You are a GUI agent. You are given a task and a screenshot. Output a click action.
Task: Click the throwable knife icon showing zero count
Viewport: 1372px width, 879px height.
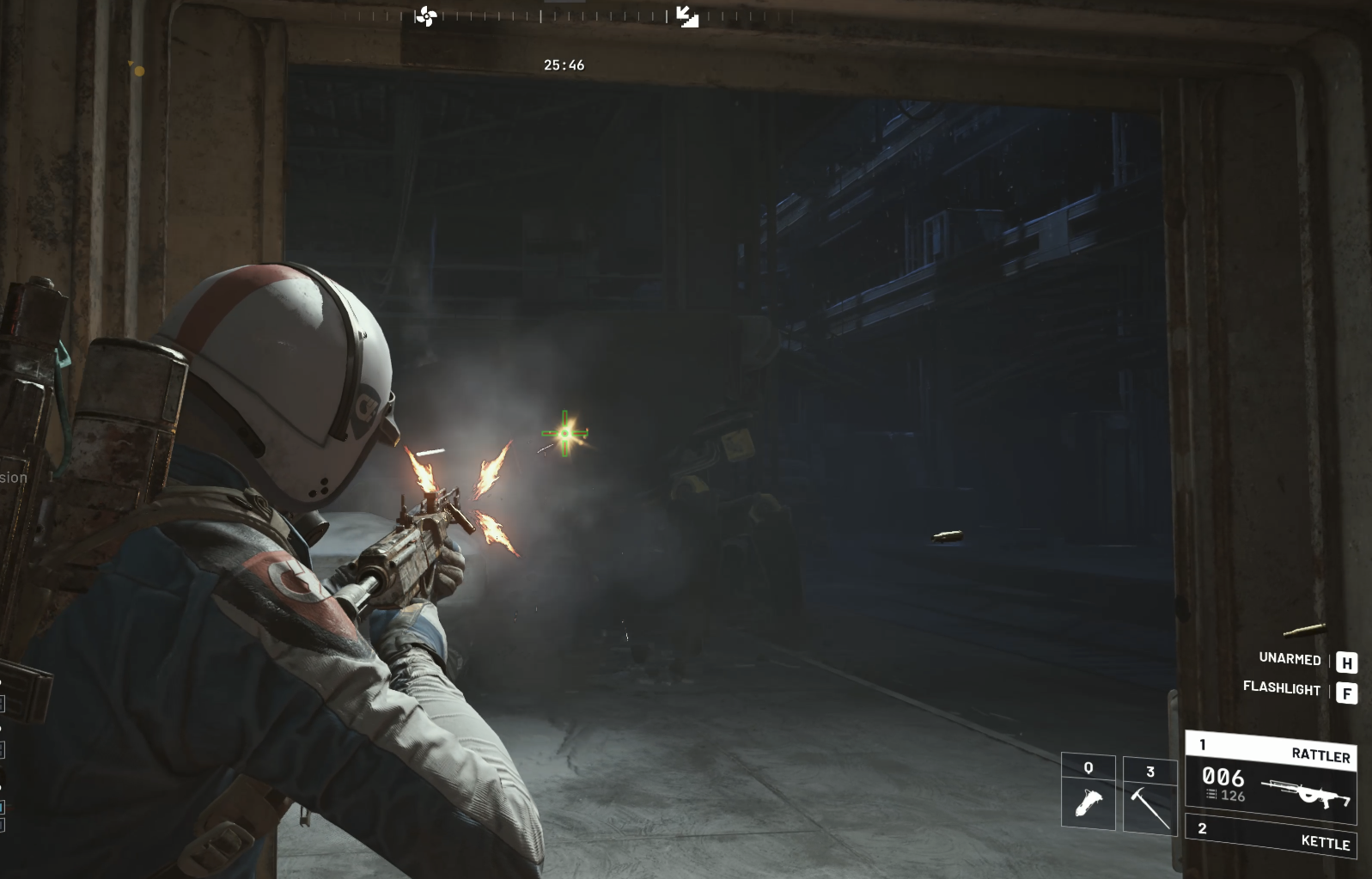click(1089, 802)
